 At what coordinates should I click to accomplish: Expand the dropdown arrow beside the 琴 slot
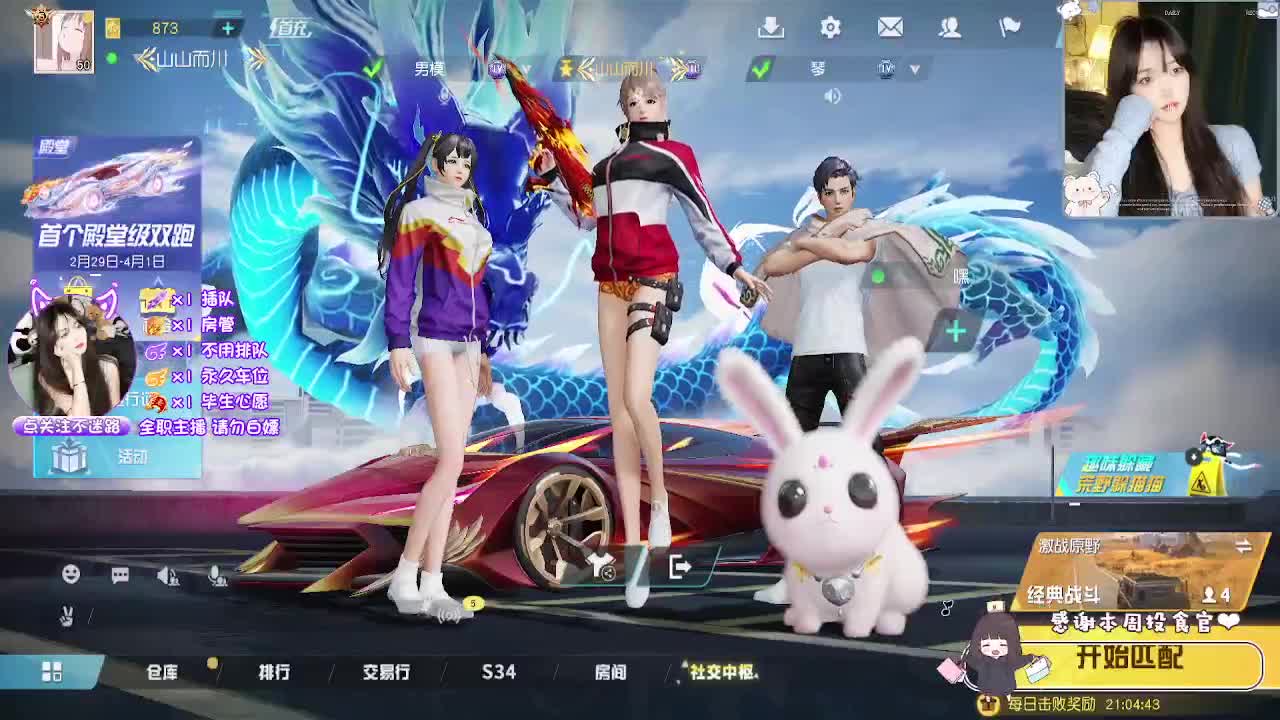[913, 68]
